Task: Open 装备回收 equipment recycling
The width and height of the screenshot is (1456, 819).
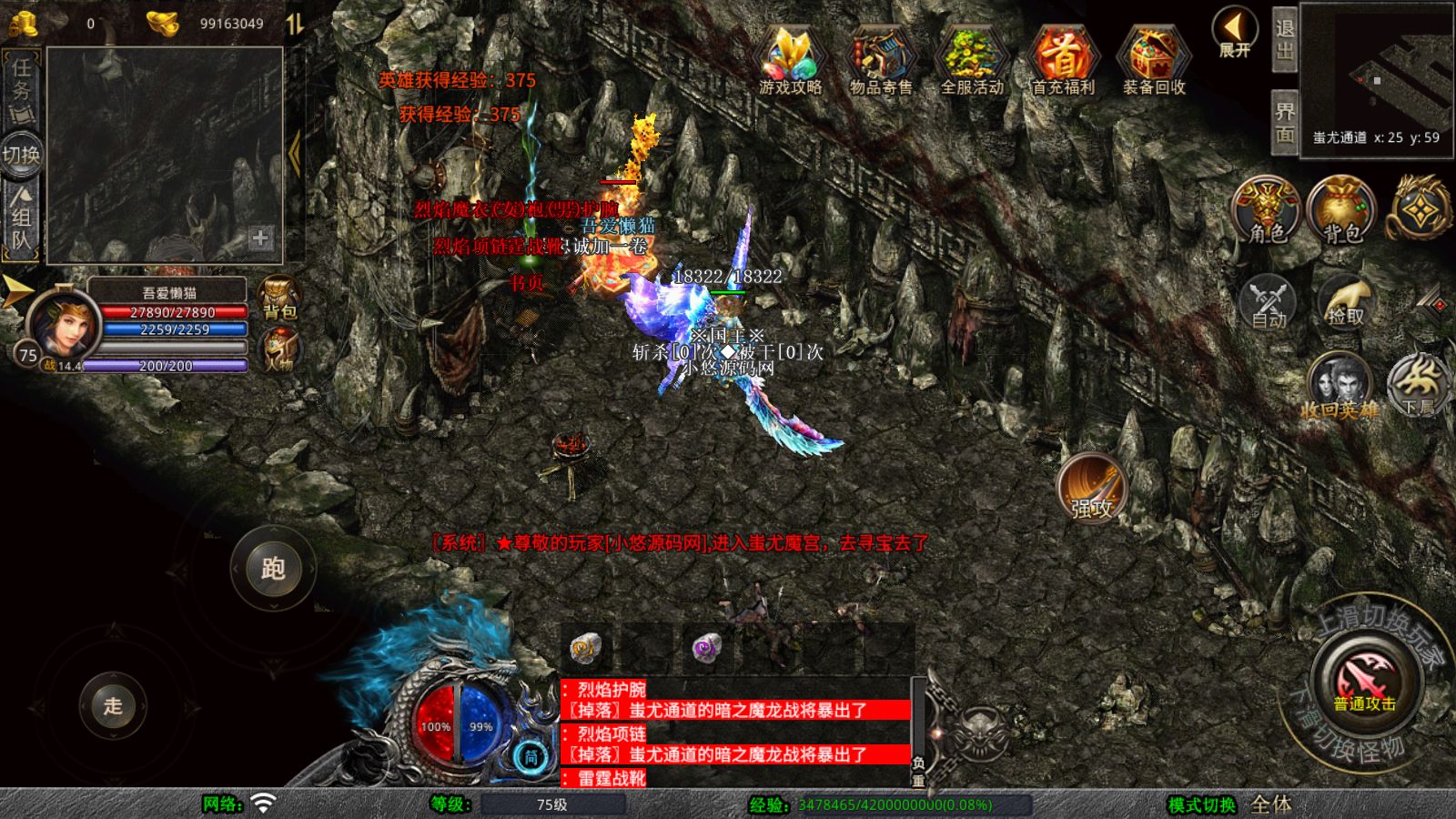Action: tap(1153, 60)
